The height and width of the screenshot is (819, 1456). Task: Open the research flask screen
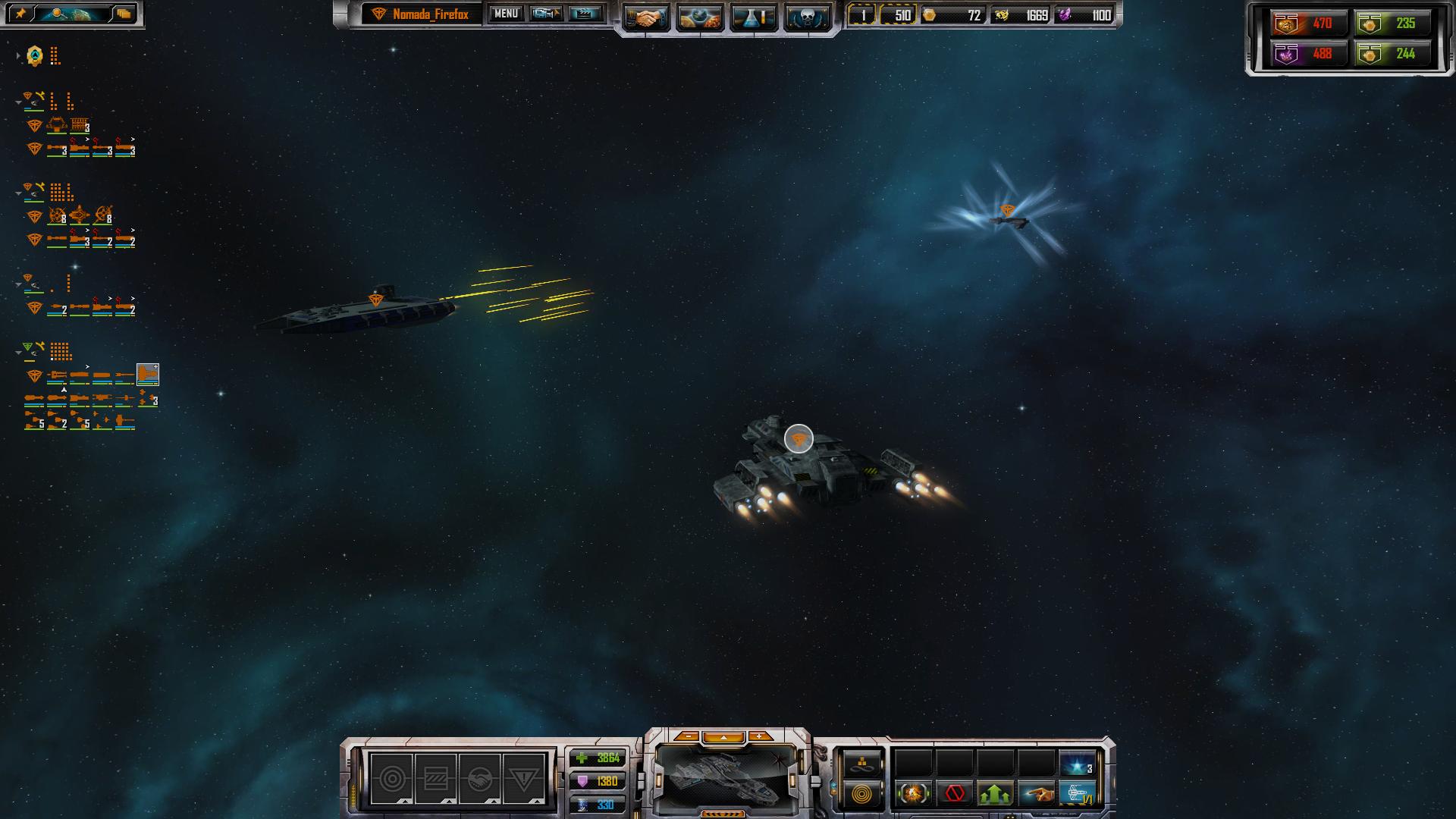(x=753, y=18)
